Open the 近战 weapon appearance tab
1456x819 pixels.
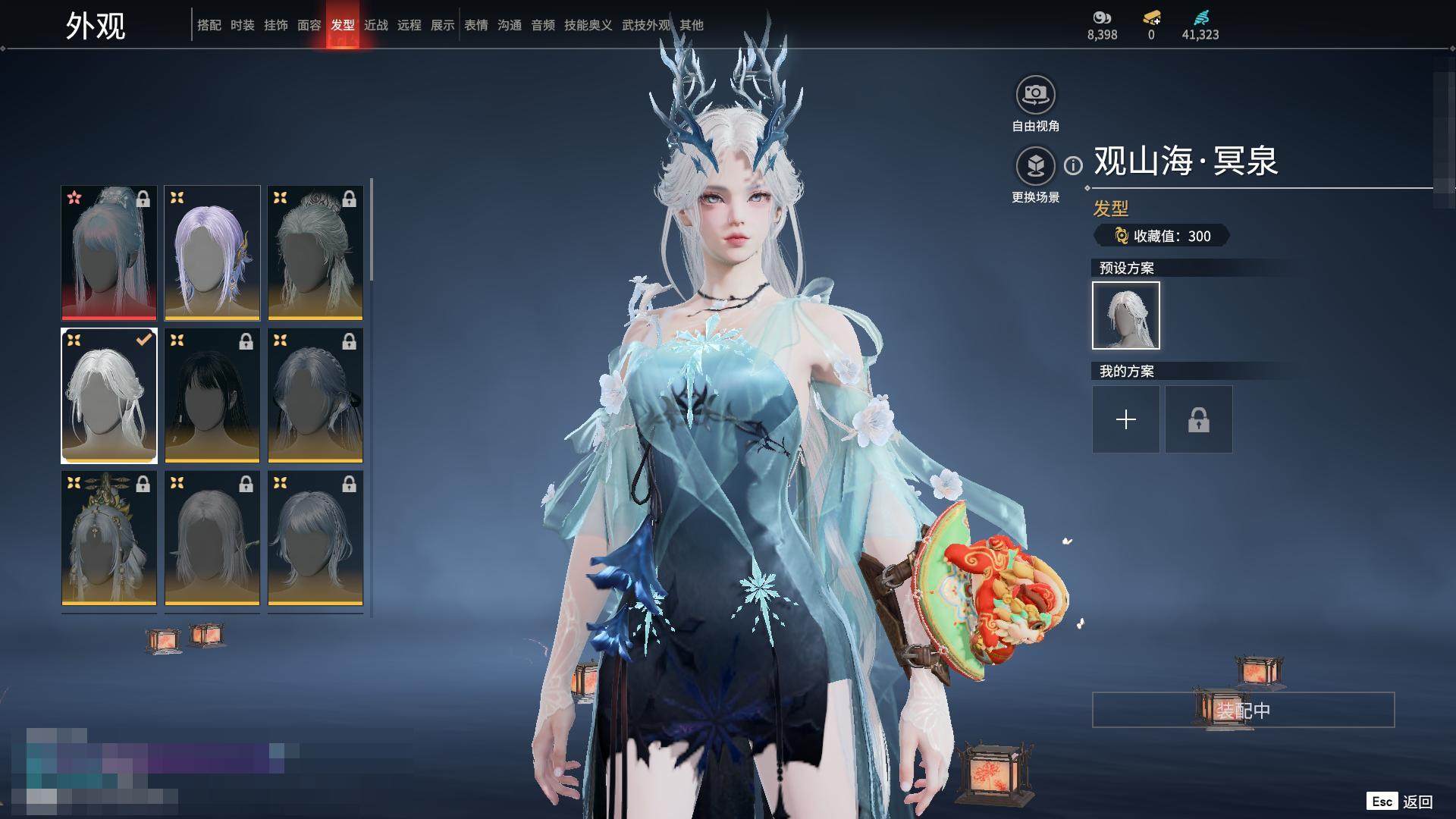coord(375,25)
